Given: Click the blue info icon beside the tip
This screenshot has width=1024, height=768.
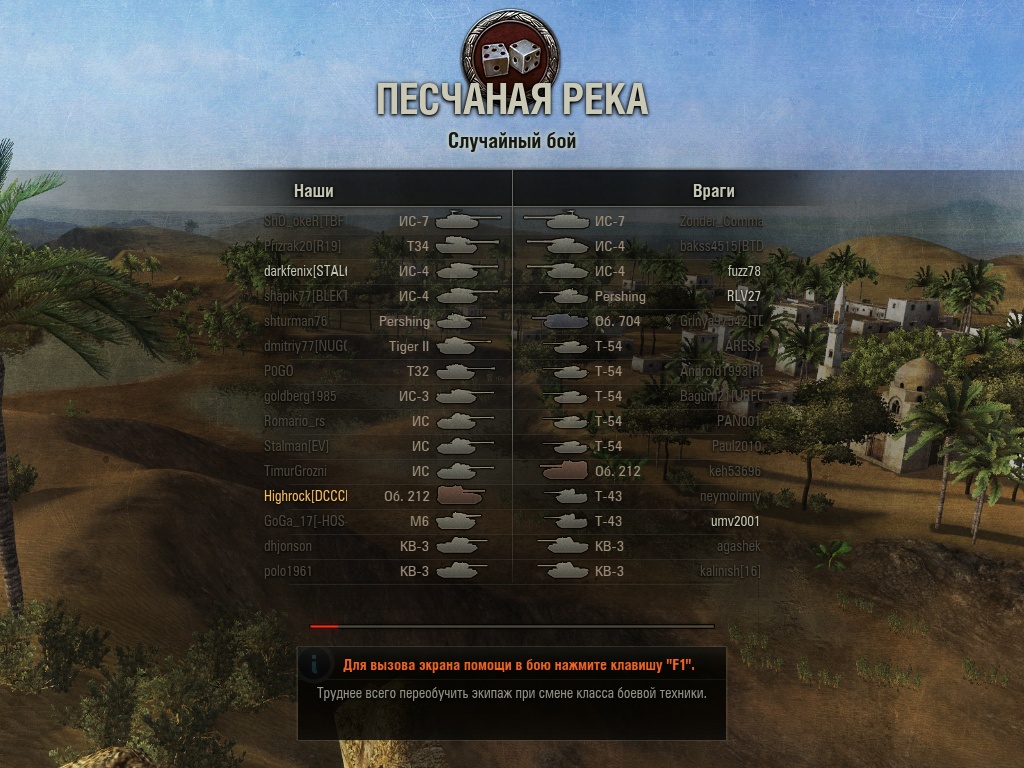Looking at the screenshot, I should click(x=316, y=664).
